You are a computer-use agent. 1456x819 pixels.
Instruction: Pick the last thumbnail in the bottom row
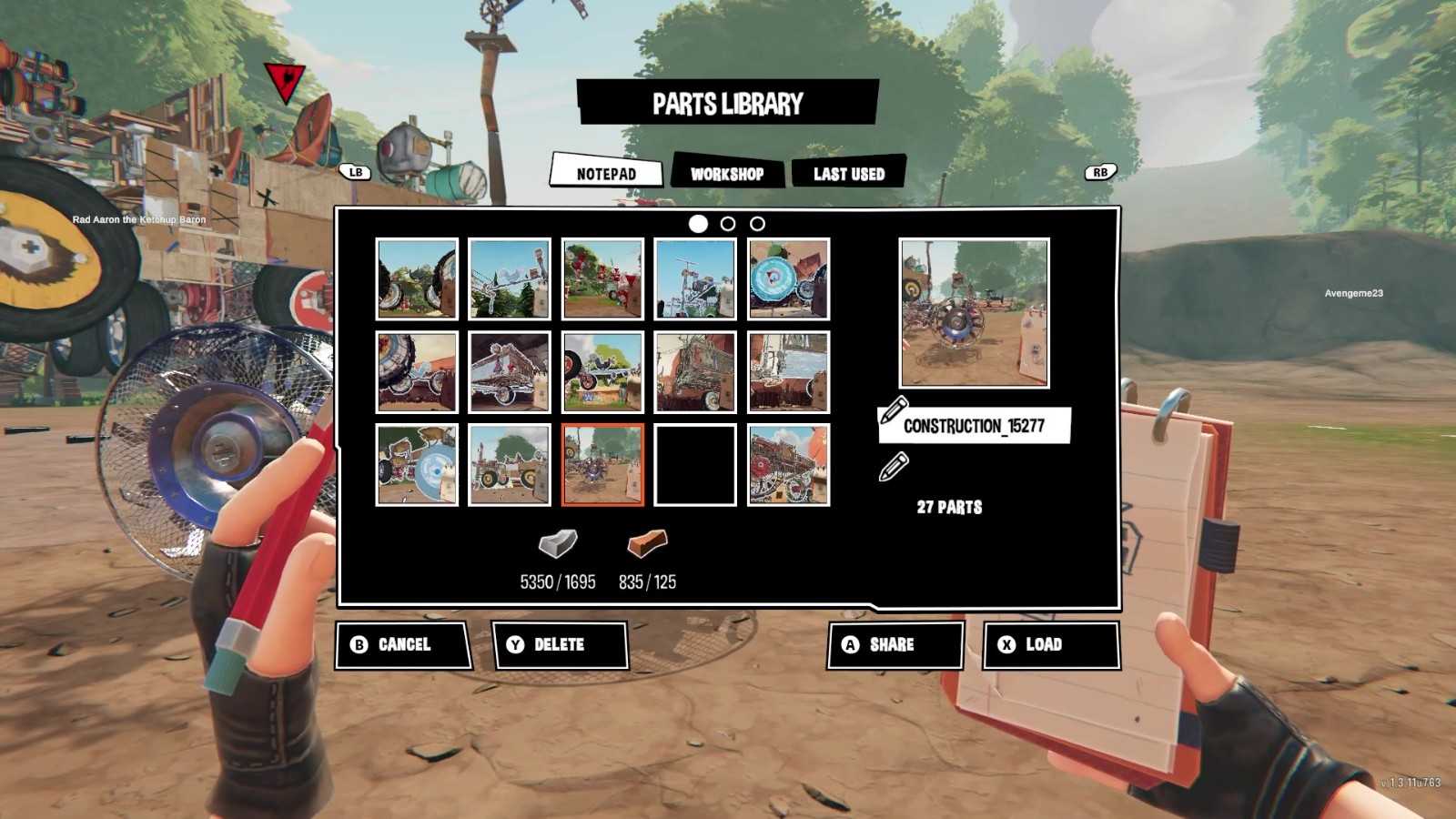coord(788,464)
